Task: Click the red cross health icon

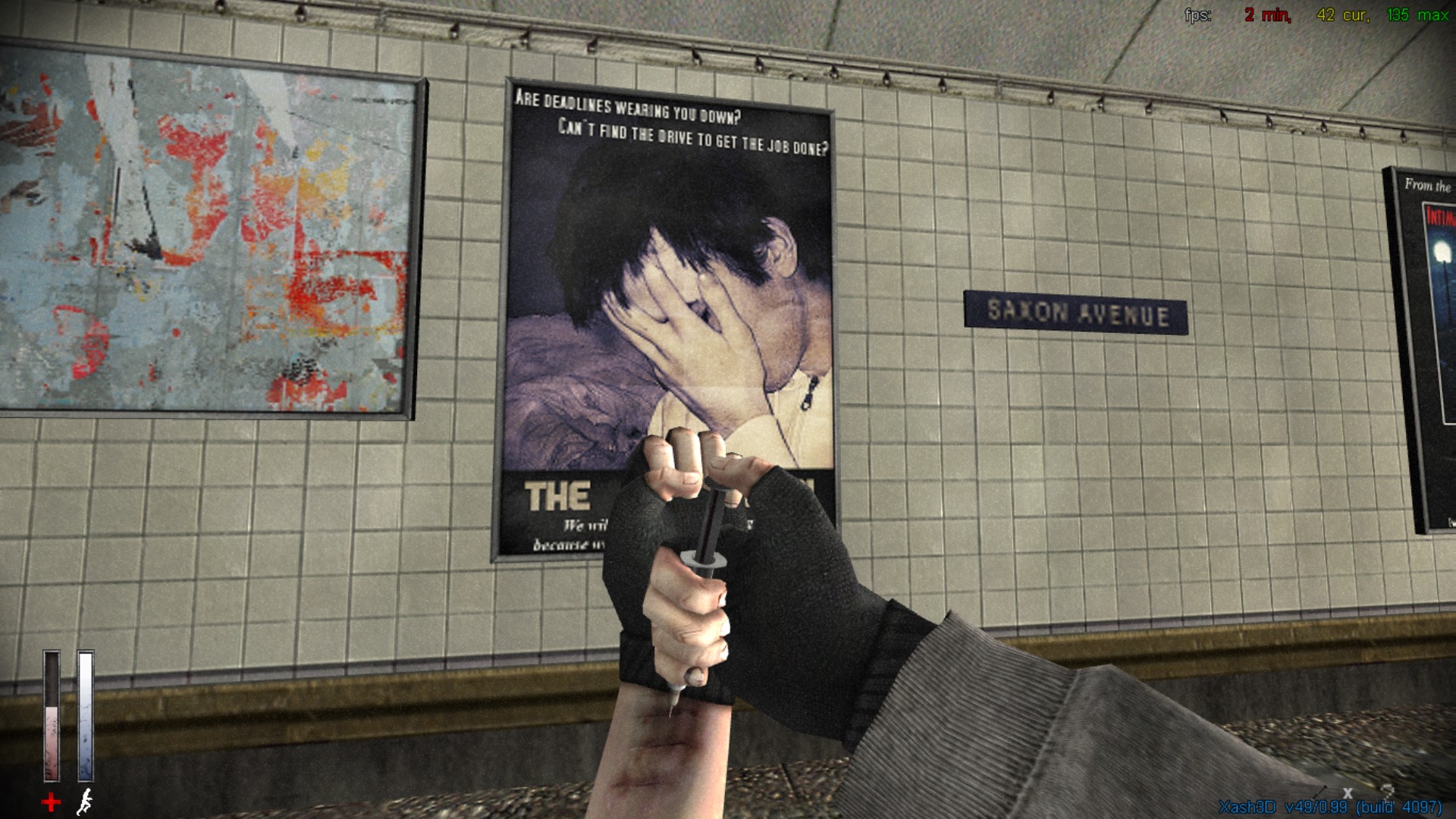Action: (x=51, y=802)
